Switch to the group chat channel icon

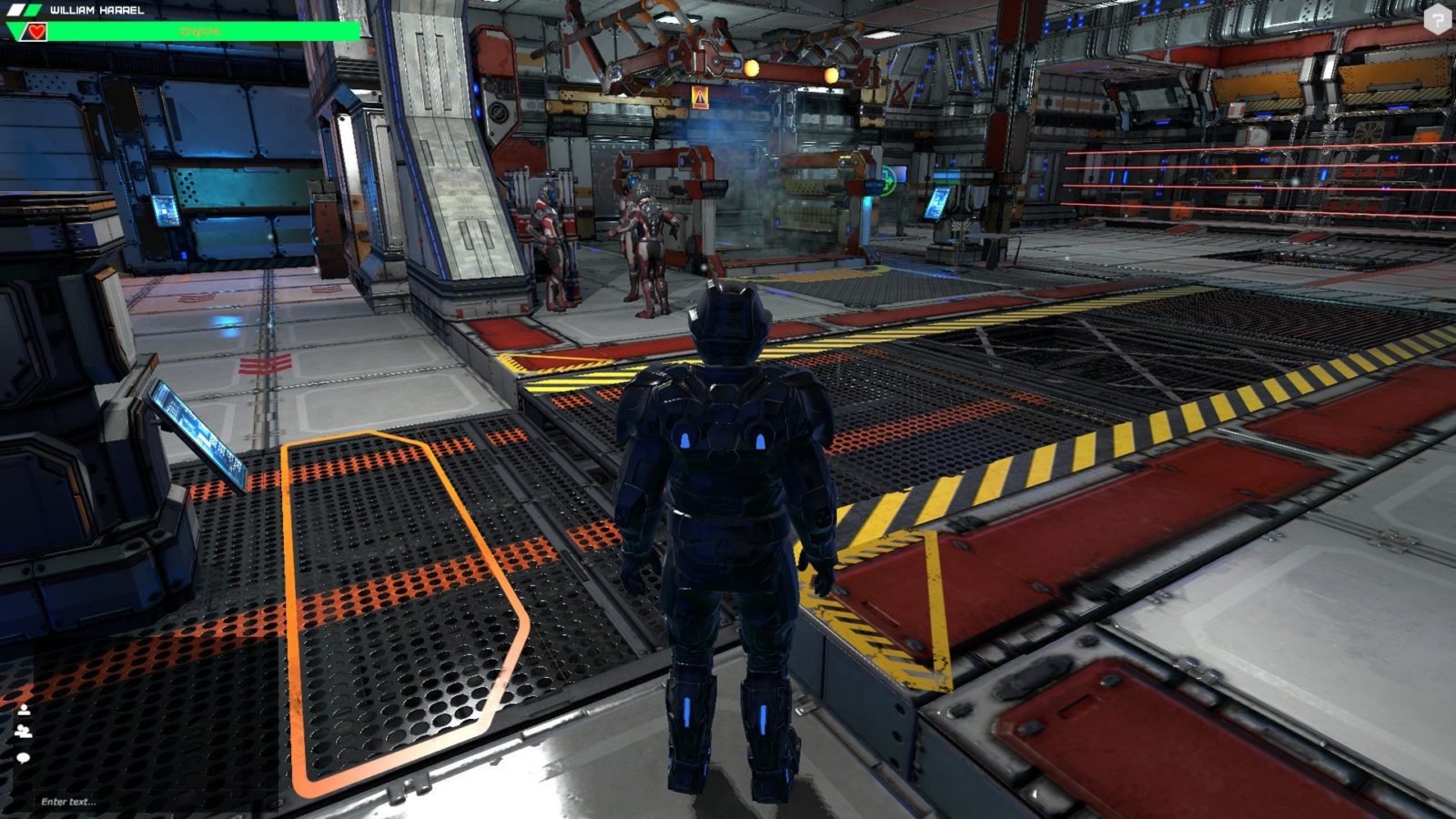[24, 731]
